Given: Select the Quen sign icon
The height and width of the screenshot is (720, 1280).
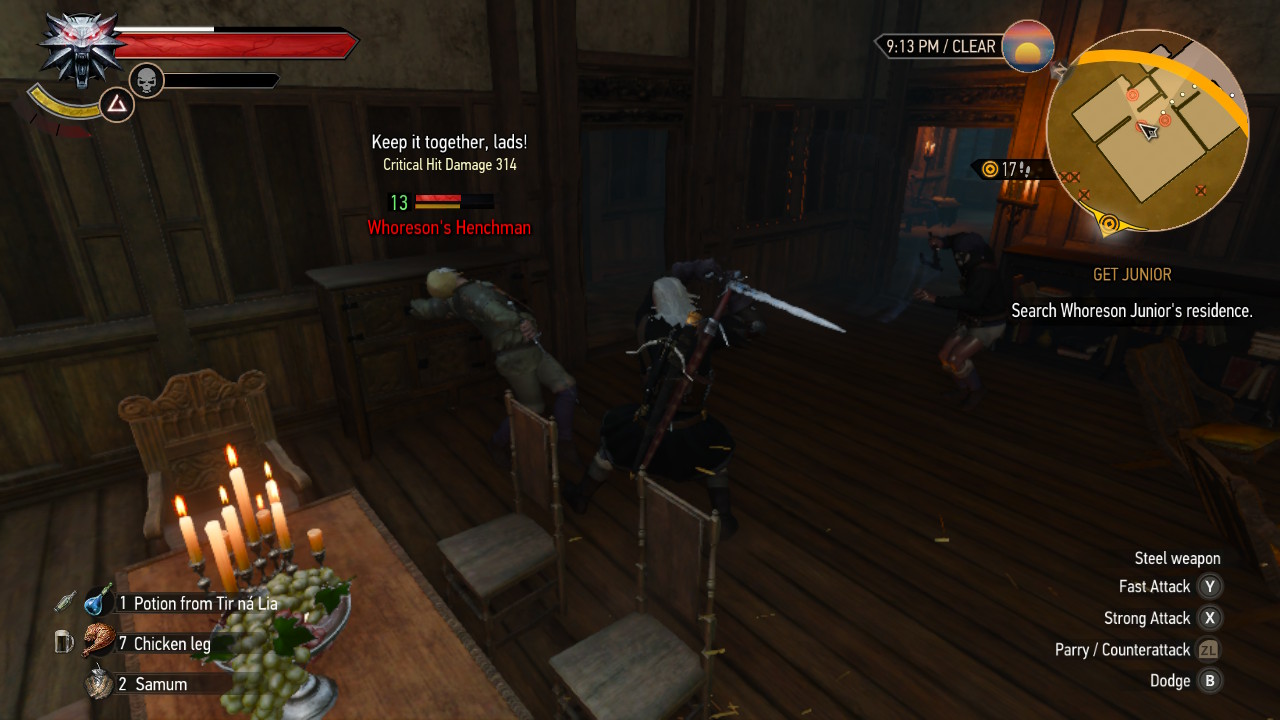Looking at the screenshot, I should pyautogui.click(x=118, y=104).
